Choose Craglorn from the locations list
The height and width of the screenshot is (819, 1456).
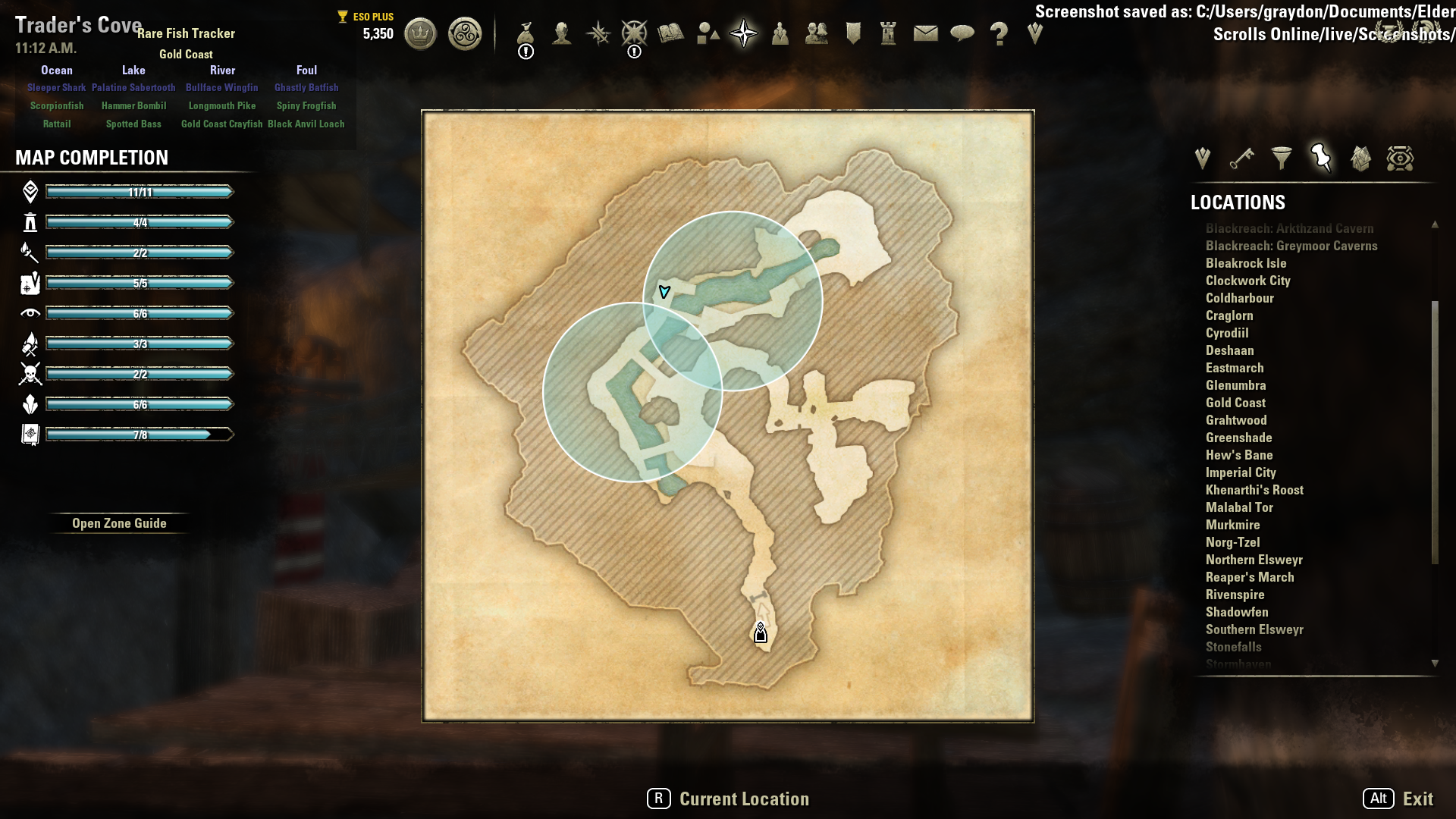[1229, 315]
